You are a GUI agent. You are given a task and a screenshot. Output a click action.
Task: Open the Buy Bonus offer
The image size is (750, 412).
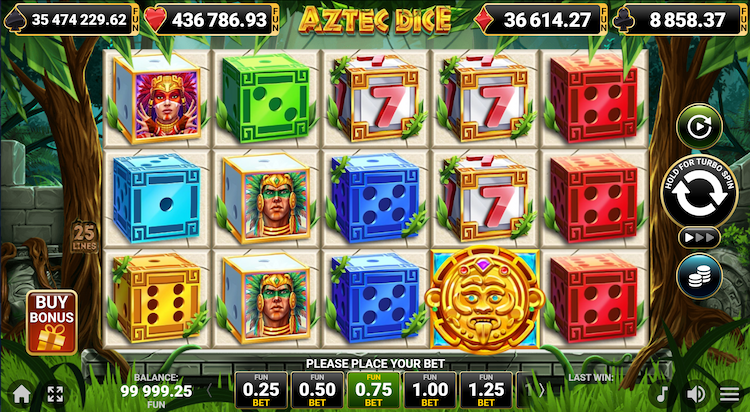[56, 321]
